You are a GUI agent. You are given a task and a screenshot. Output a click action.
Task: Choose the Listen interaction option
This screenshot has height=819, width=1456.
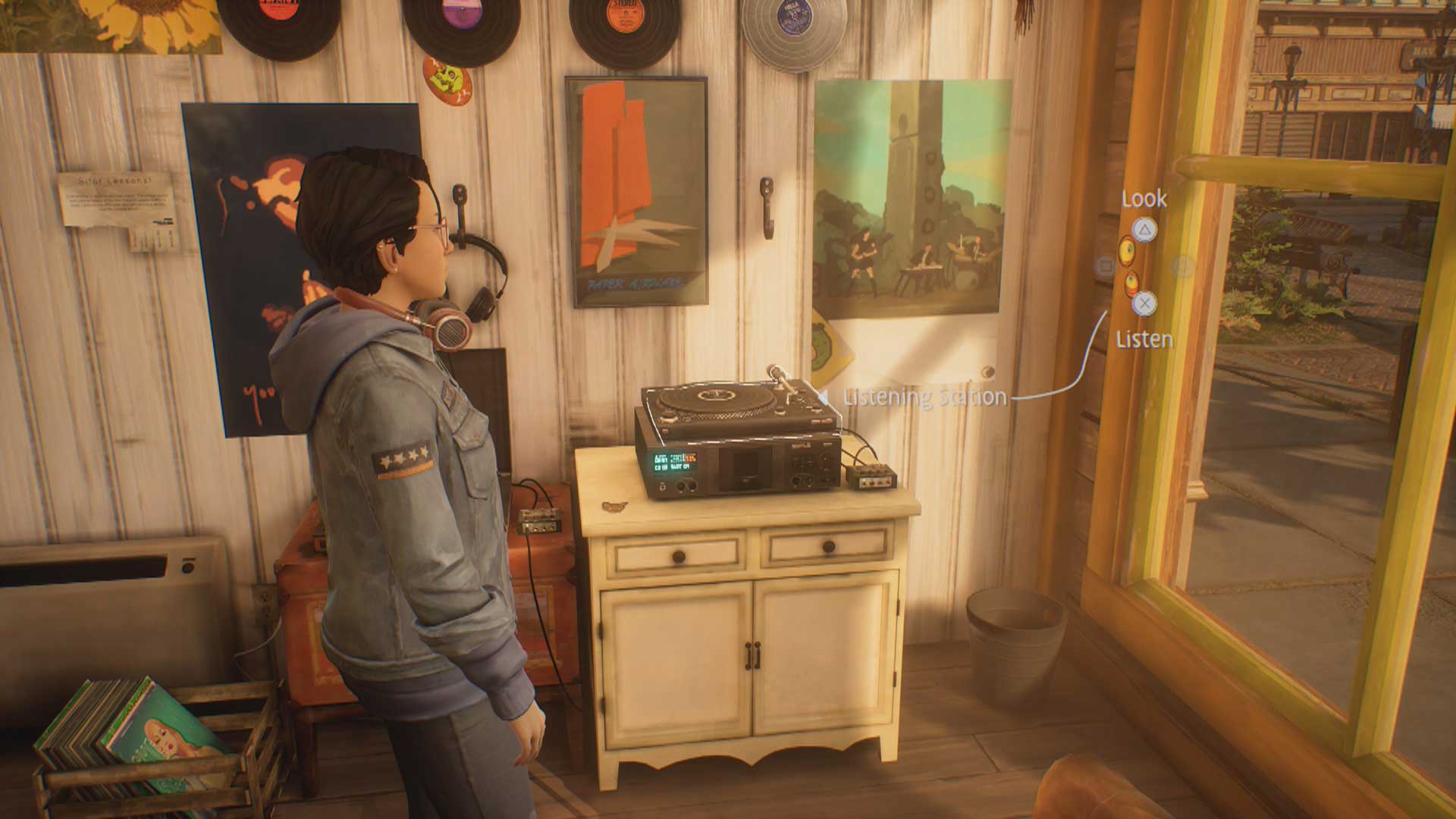[x=1144, y=304]
